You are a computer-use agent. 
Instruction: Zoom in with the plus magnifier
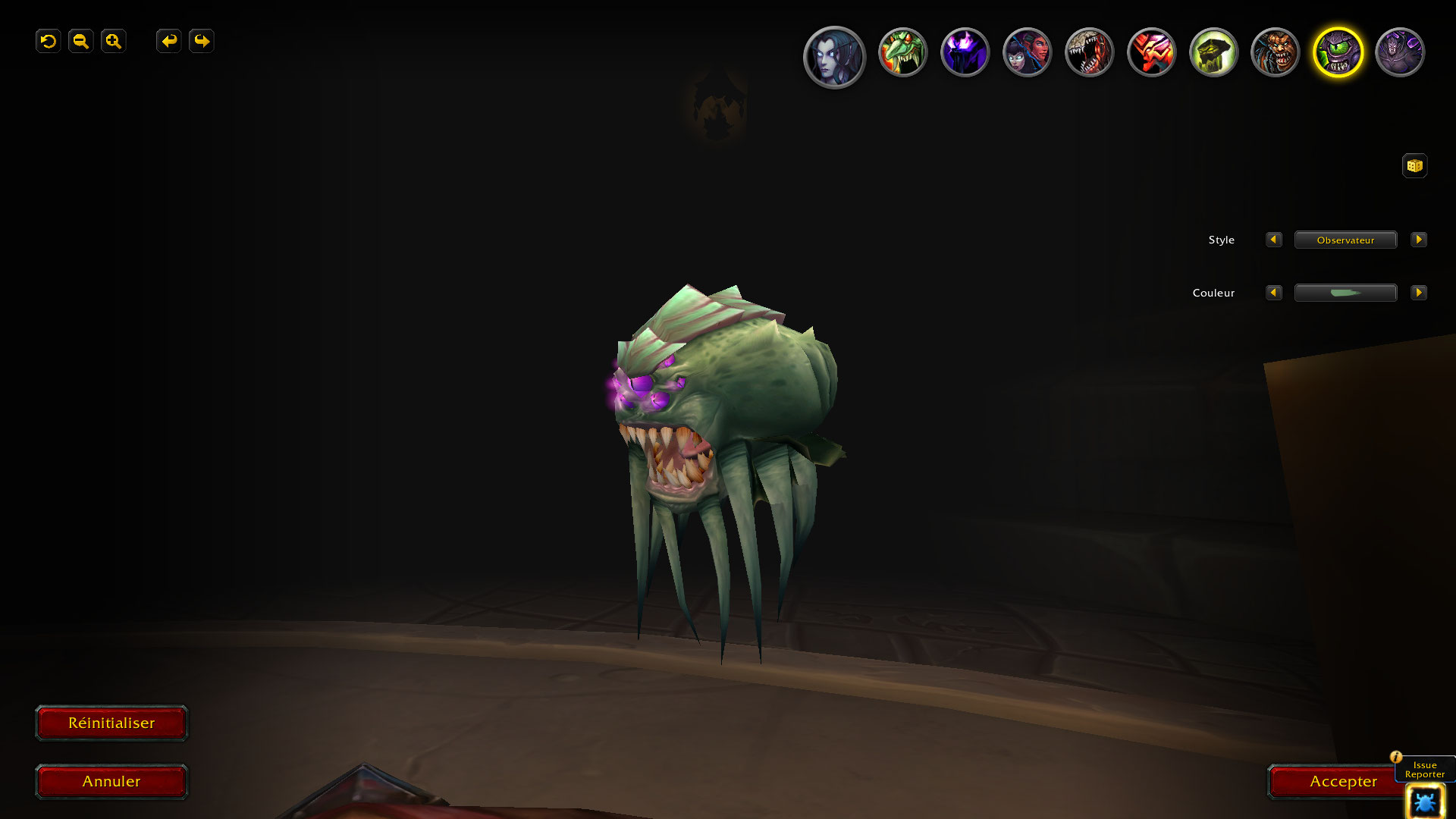click(114, 41)
